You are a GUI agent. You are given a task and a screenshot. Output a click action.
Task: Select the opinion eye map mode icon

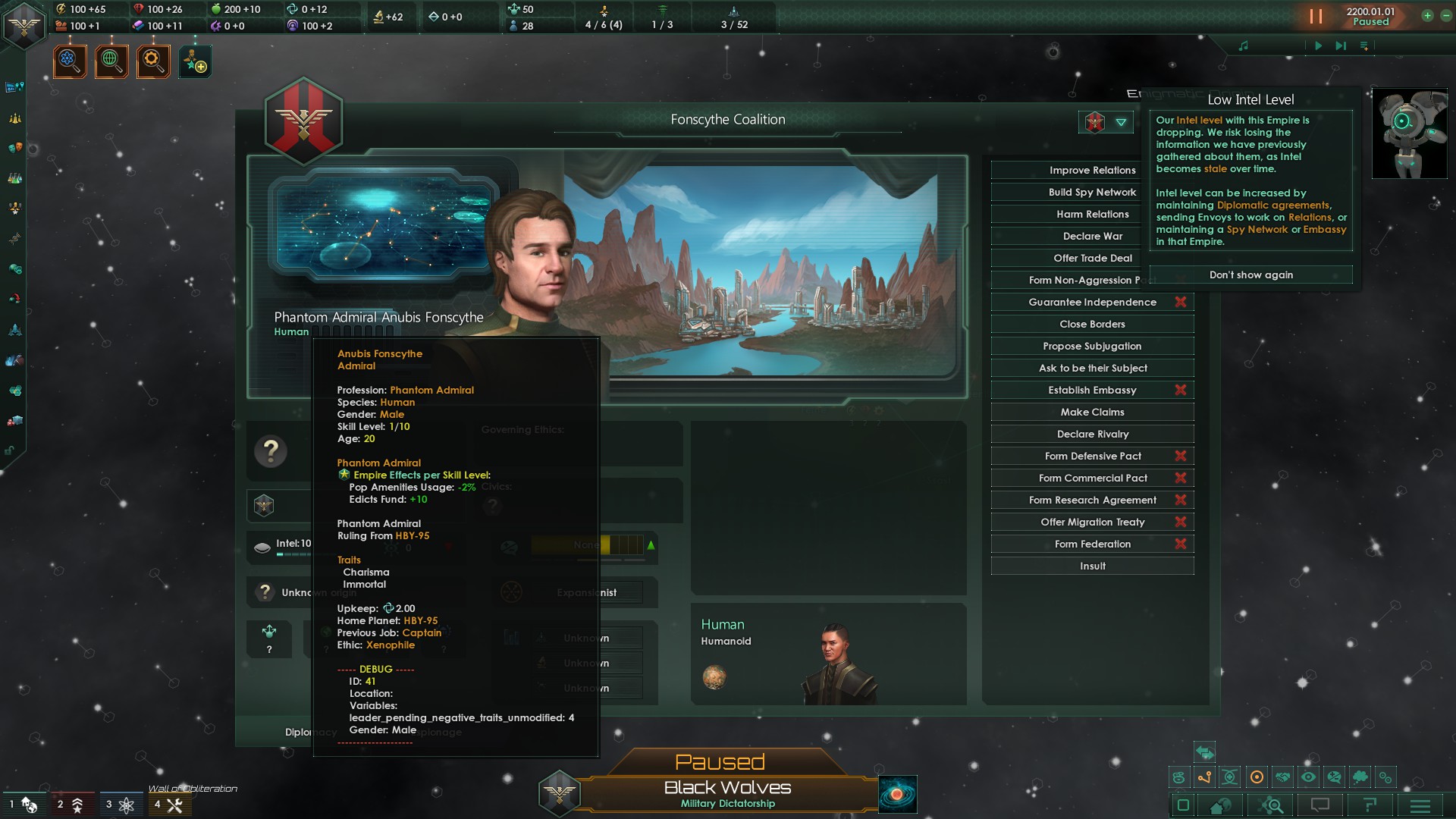pos(1309,777)
